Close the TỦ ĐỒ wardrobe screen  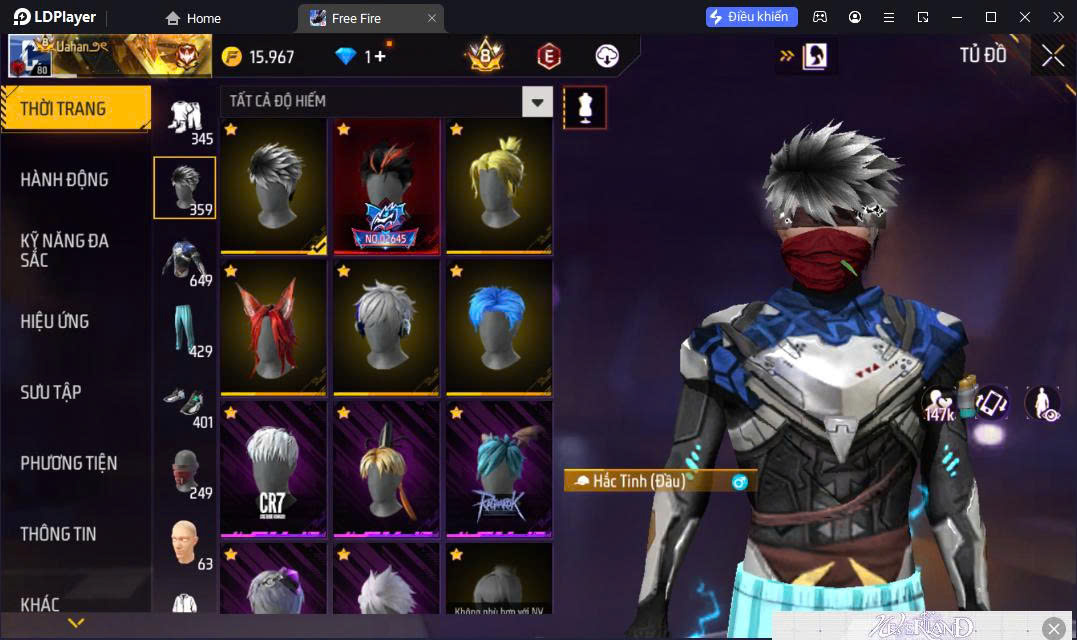1052,56
